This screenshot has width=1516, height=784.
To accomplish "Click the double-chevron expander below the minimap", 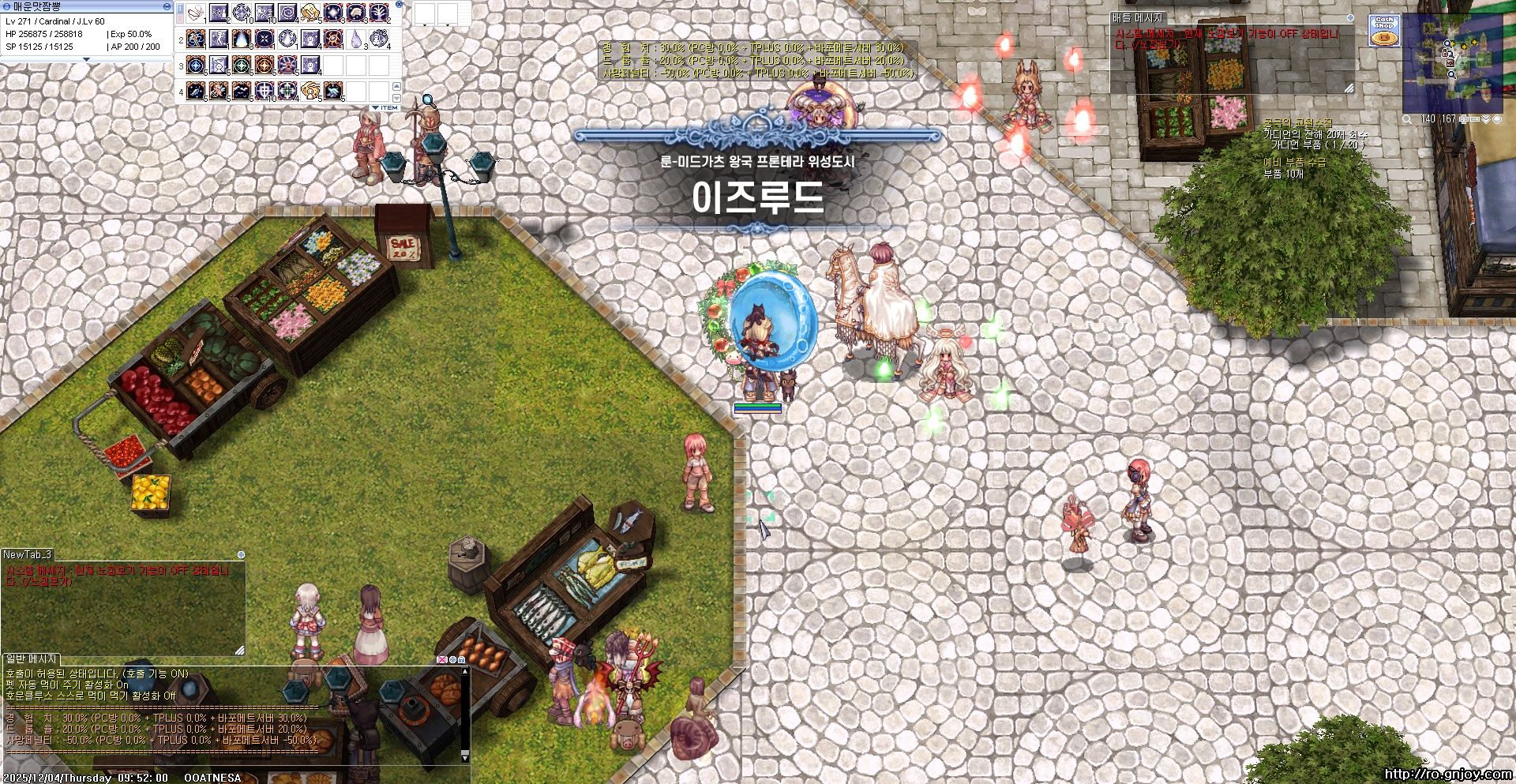I will click(1487, 118).
